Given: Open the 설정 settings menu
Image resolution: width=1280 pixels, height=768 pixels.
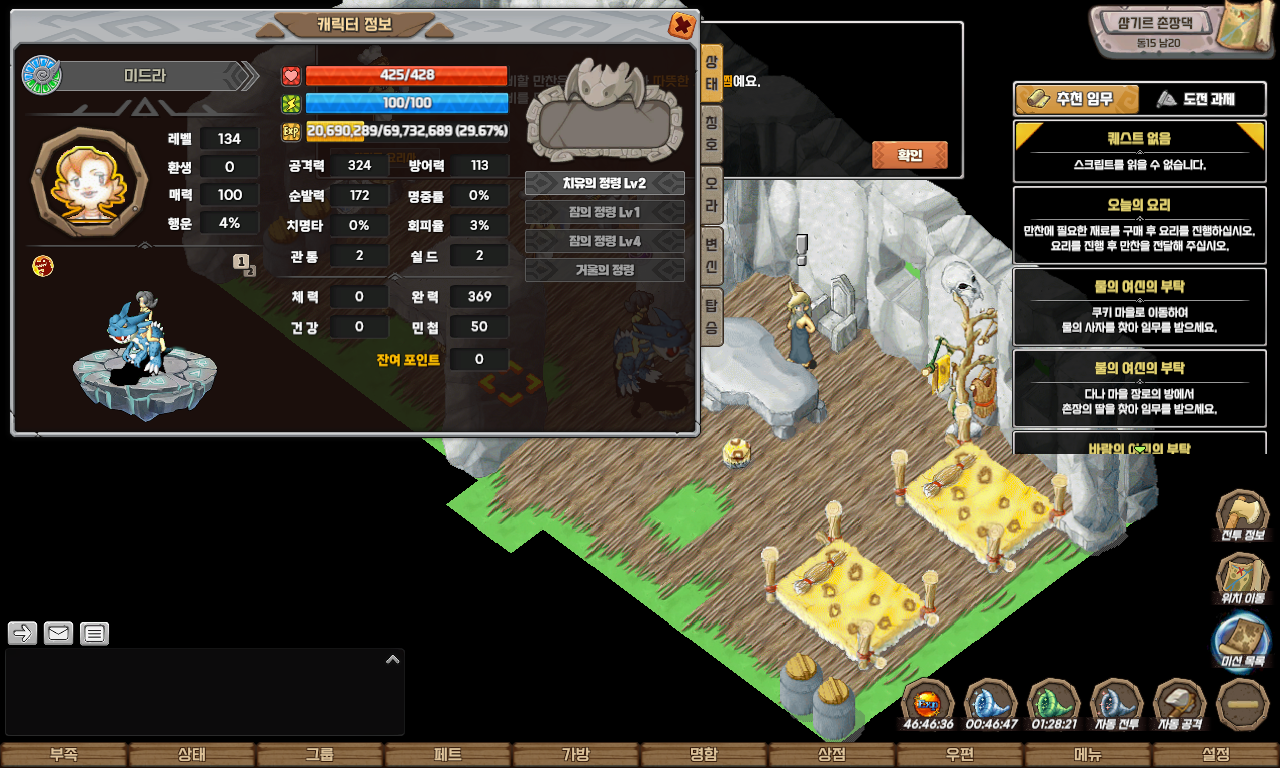Looking at the screenshot, I should [x=1216, y=755].
